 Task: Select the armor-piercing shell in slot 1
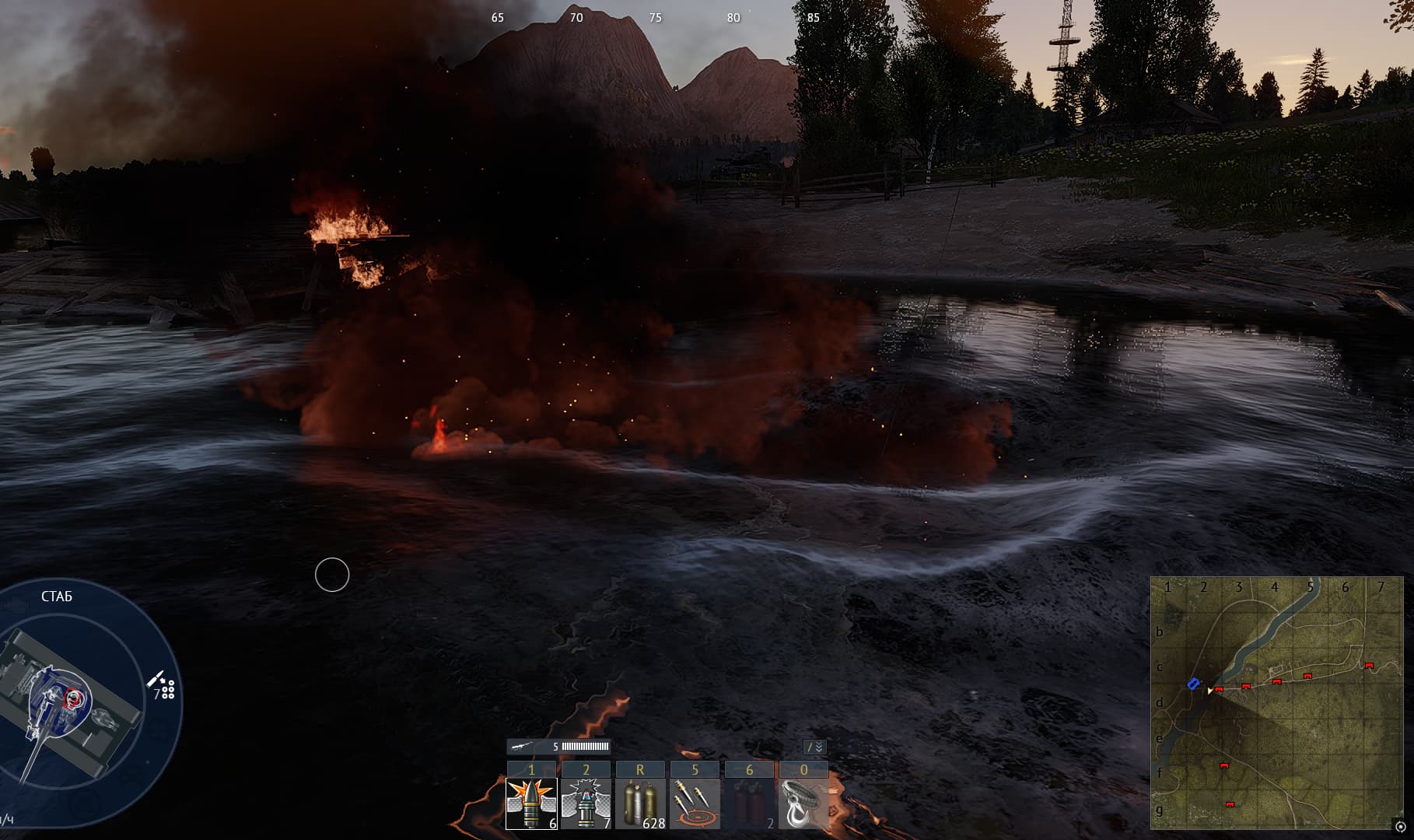[x=531, y=803]
